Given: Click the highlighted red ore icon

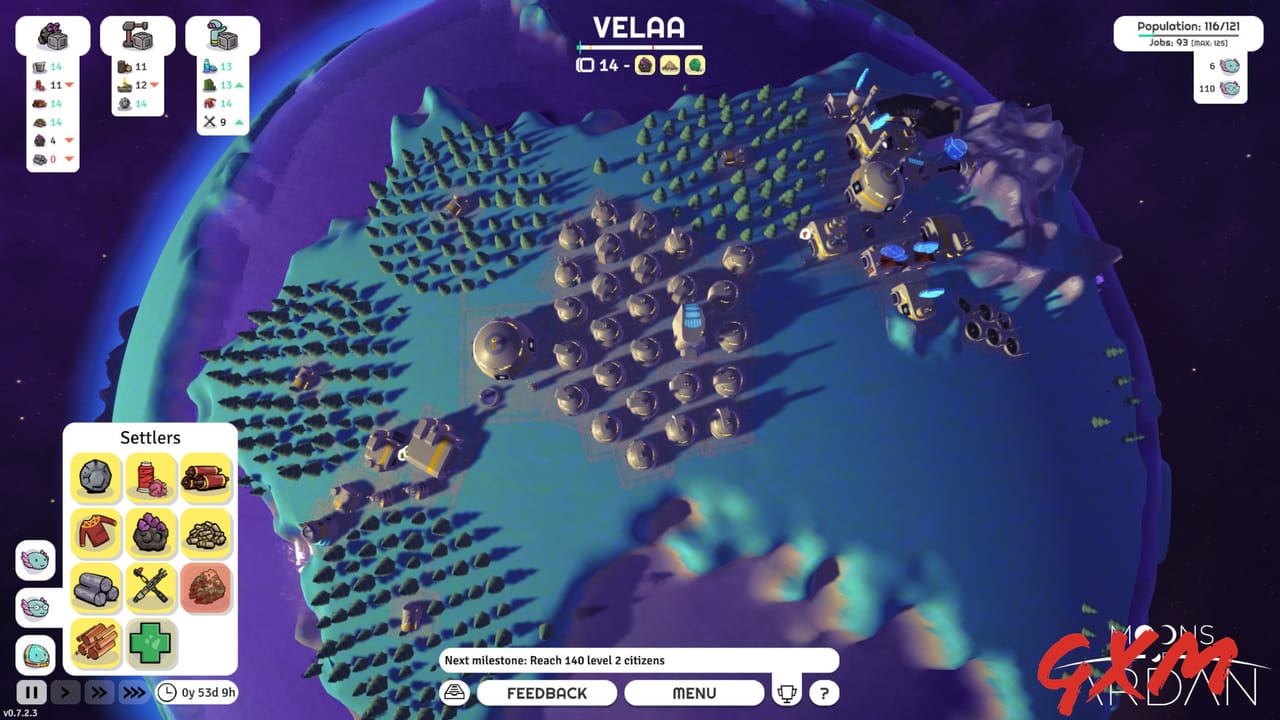Looking at the screenshot, I should point(207,588).
